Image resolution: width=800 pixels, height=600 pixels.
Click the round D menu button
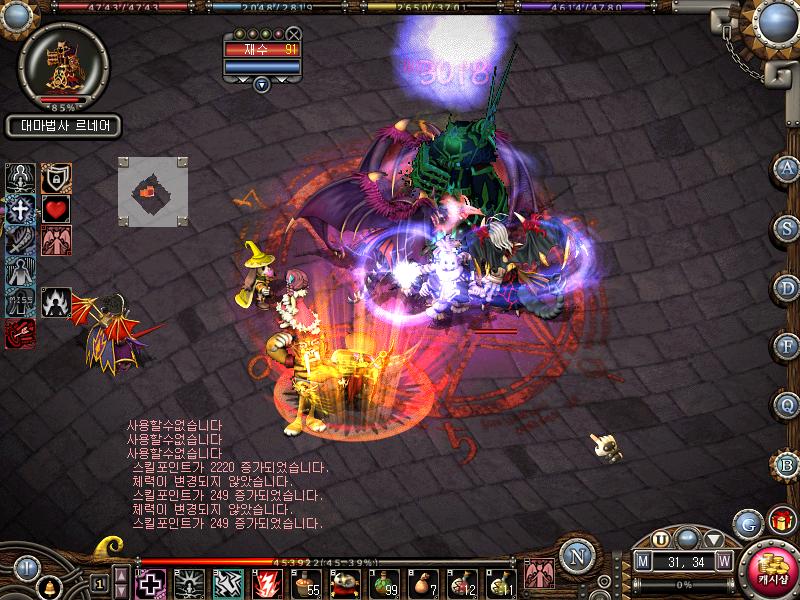(787, 287)
